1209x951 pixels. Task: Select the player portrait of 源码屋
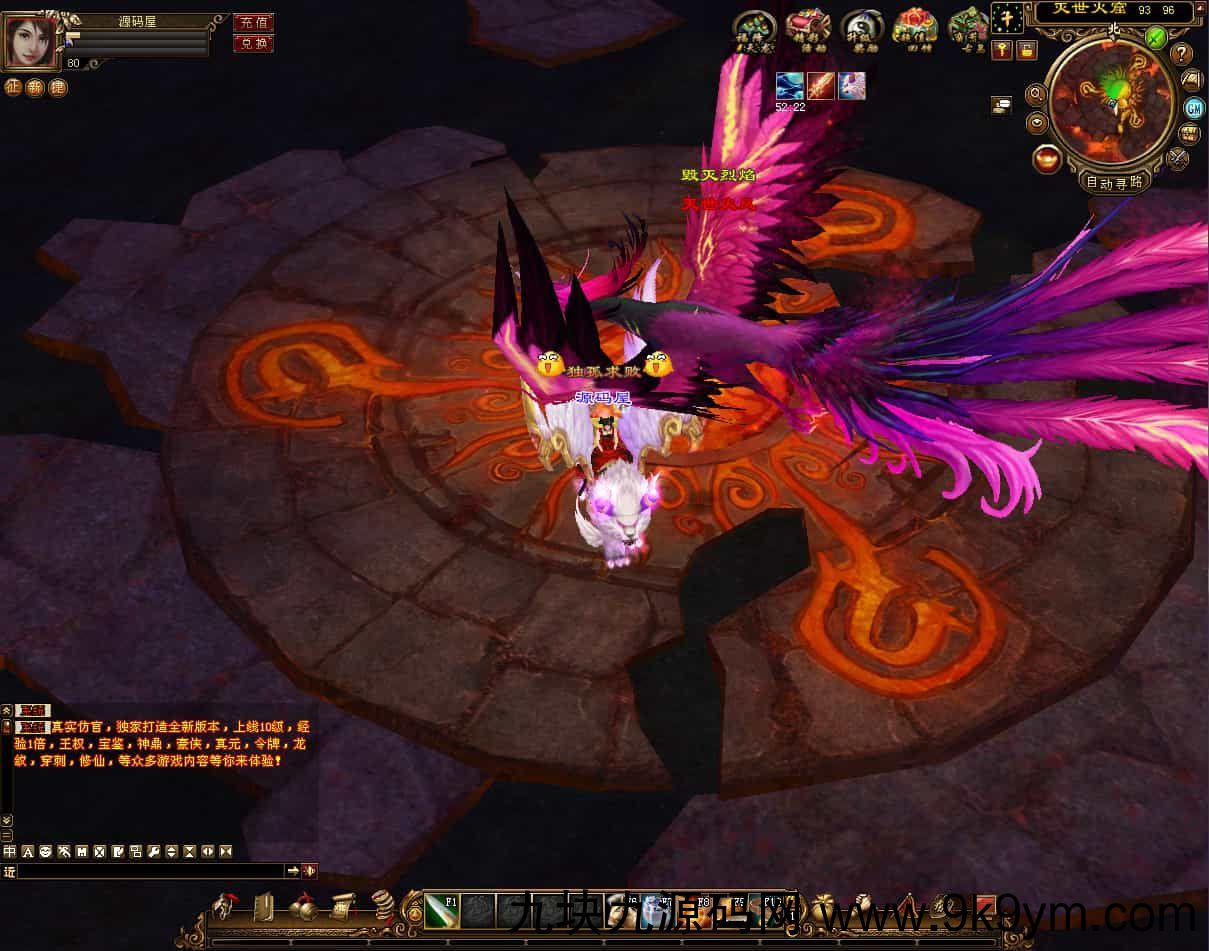click(x=31, y=41)
